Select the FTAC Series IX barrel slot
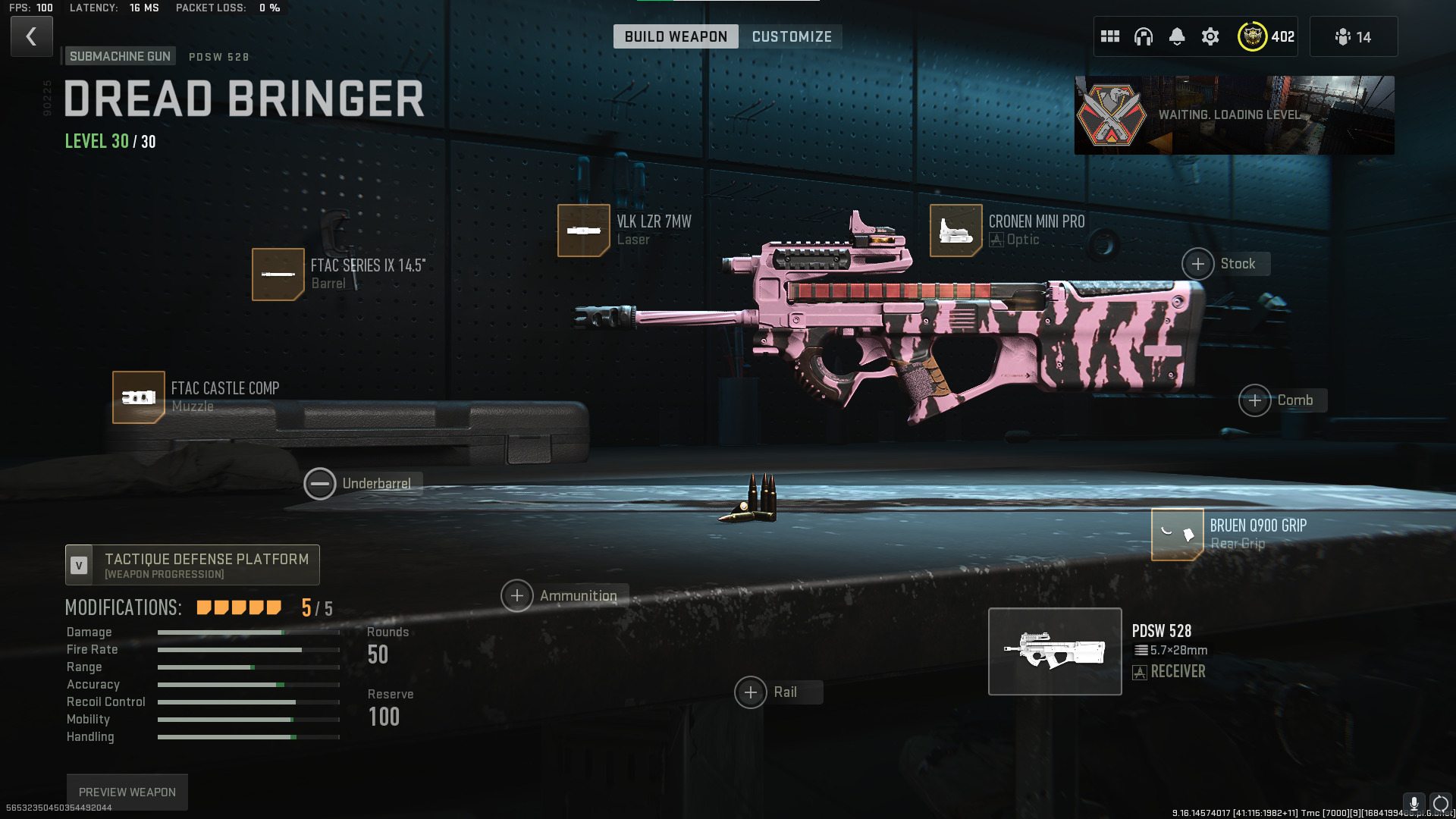Screen dimensions: 1456x819 pyautogui.click(x=278, y=274)
